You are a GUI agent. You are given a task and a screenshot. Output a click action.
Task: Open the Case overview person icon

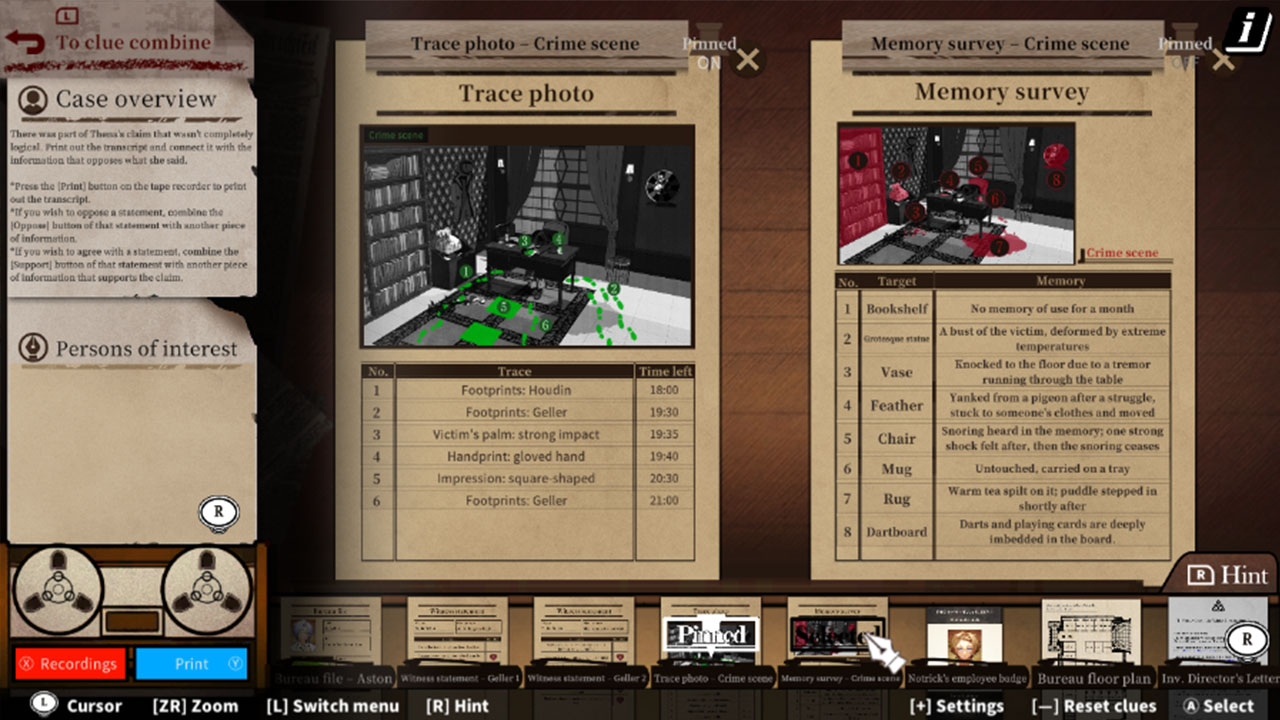[x=35, y=98]
